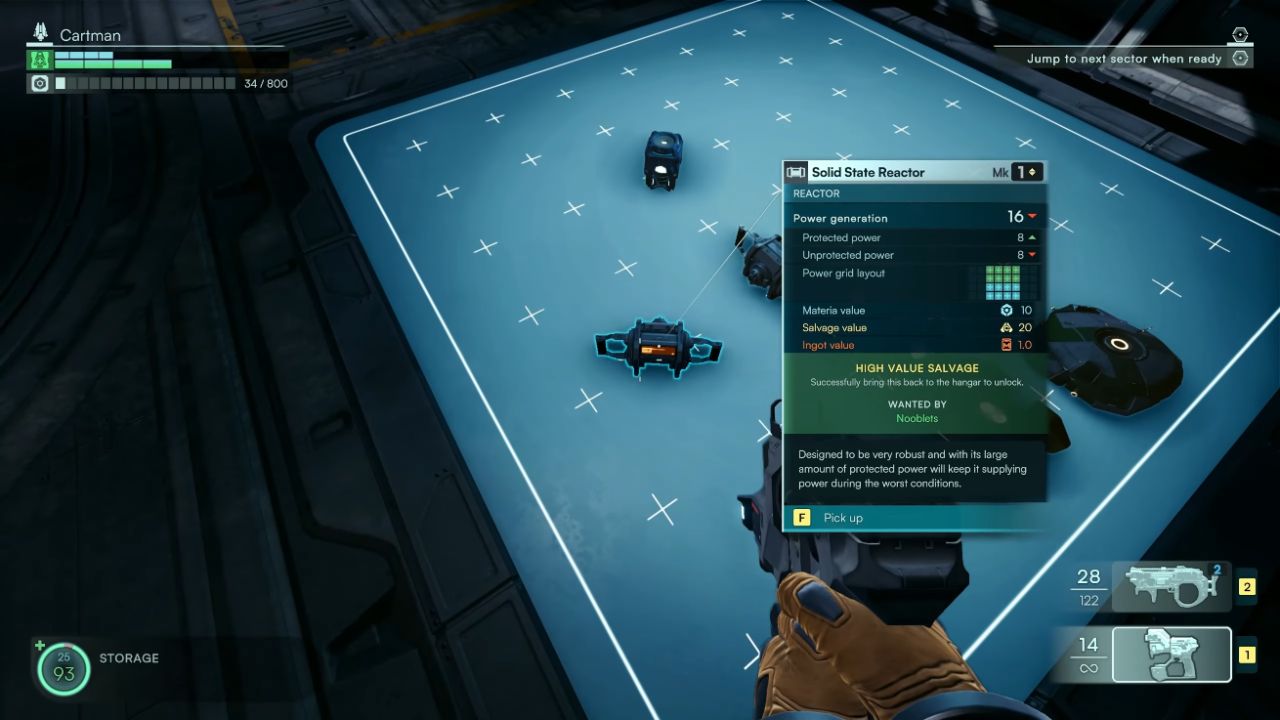Select the pistol weapon slot
The height and width of the screenshot is (720, 1280).
click(x=1172, y=654)
